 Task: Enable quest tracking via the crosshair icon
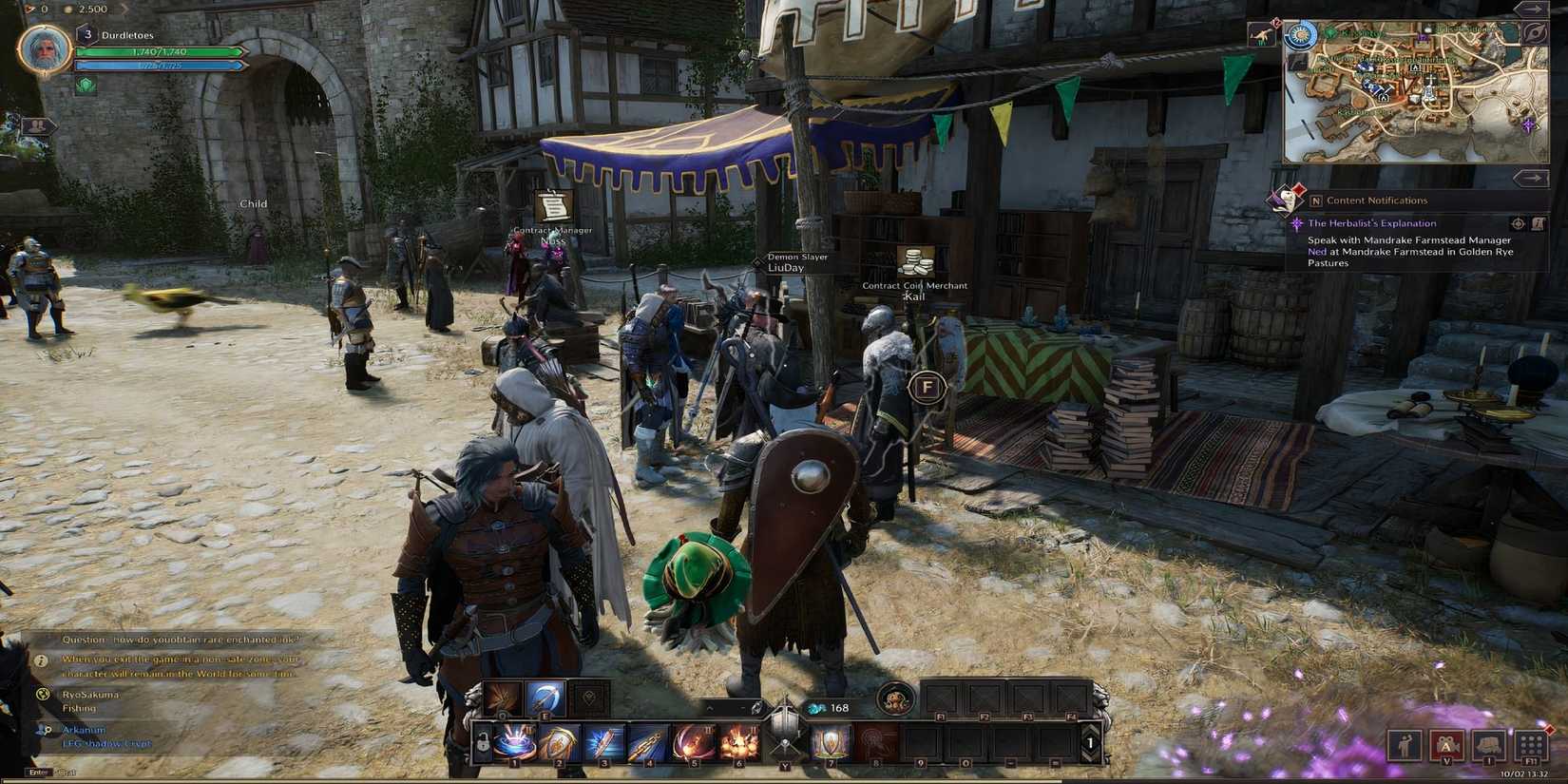[1519, 224]
